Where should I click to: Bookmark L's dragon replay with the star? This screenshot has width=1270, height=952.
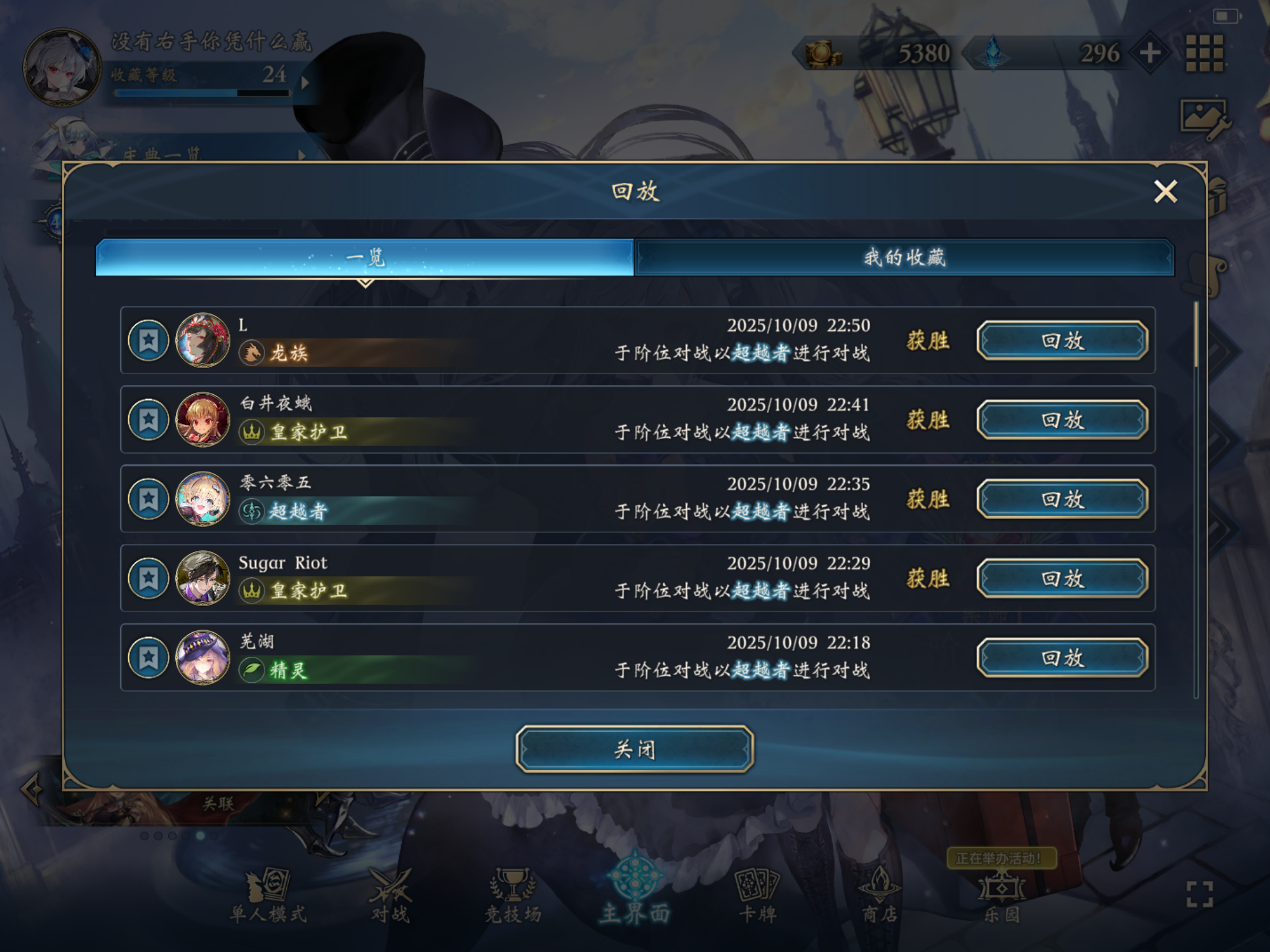(x=149, y=340)
